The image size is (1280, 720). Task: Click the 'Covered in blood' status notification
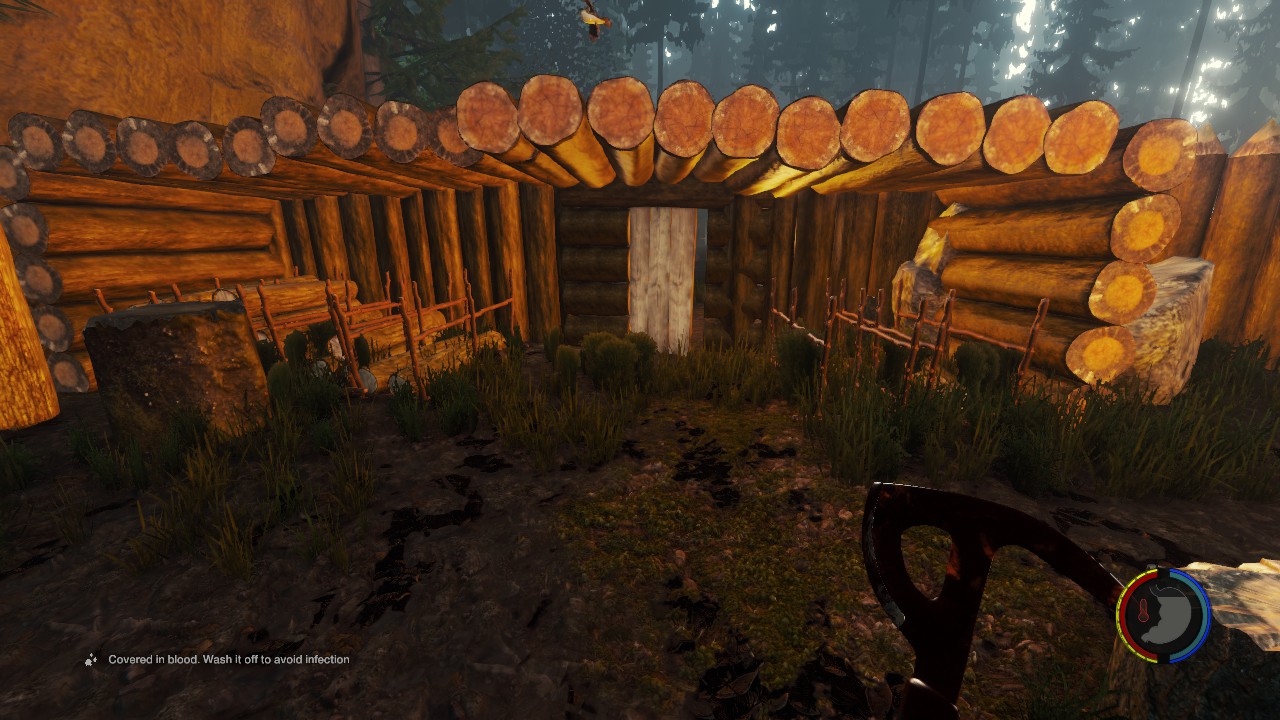228,660
